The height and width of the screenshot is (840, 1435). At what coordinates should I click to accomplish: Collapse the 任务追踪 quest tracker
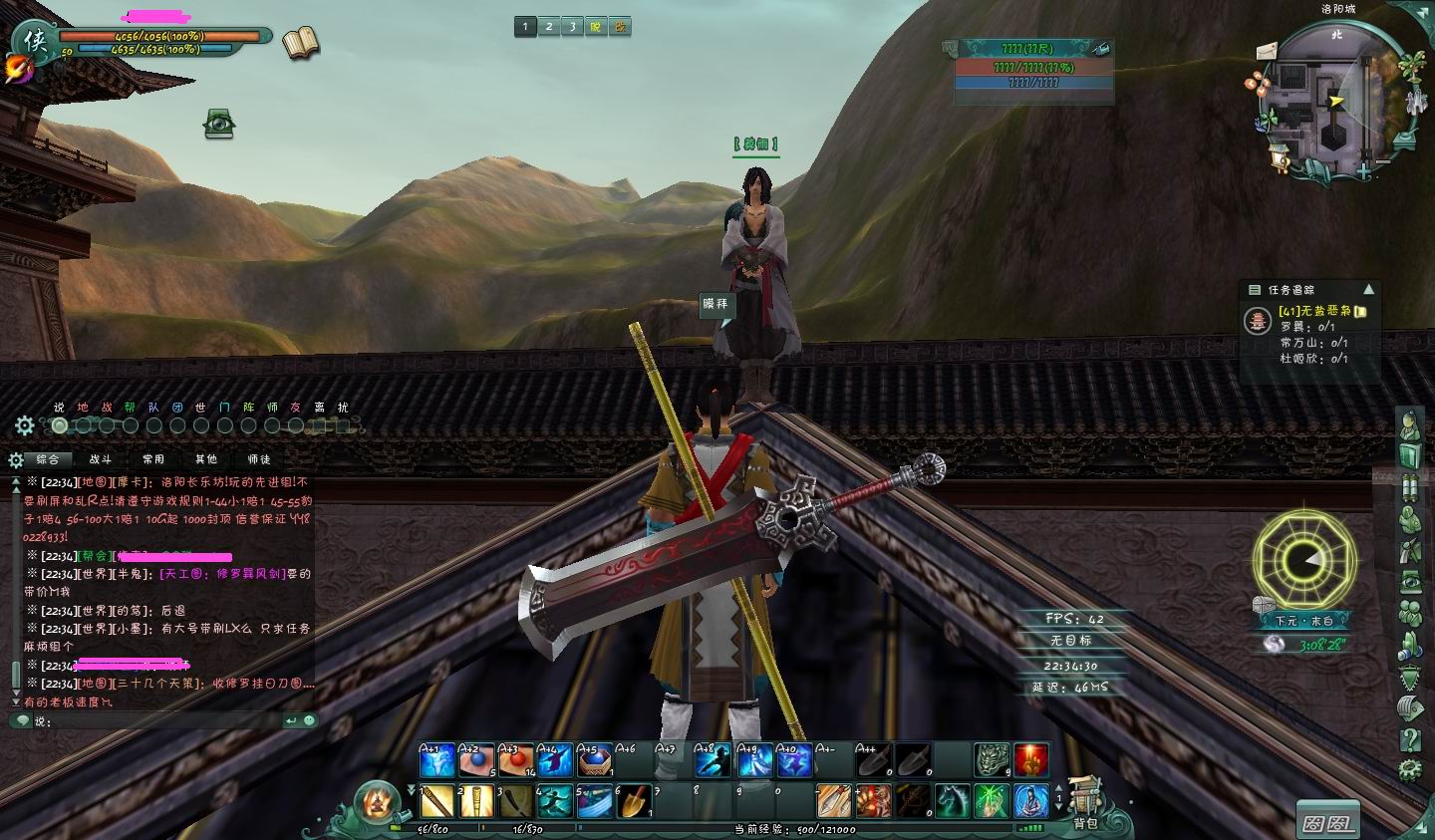[x=1368, y=289]
